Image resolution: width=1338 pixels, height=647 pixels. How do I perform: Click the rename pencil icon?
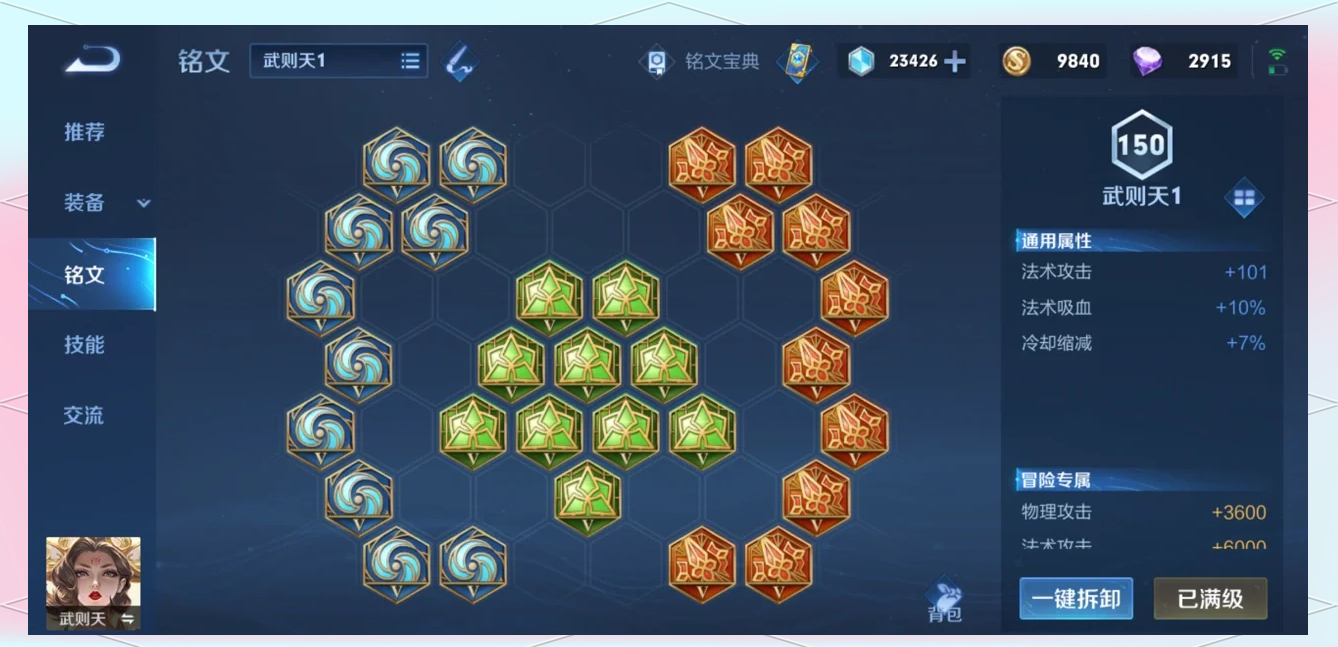(460, 61)
